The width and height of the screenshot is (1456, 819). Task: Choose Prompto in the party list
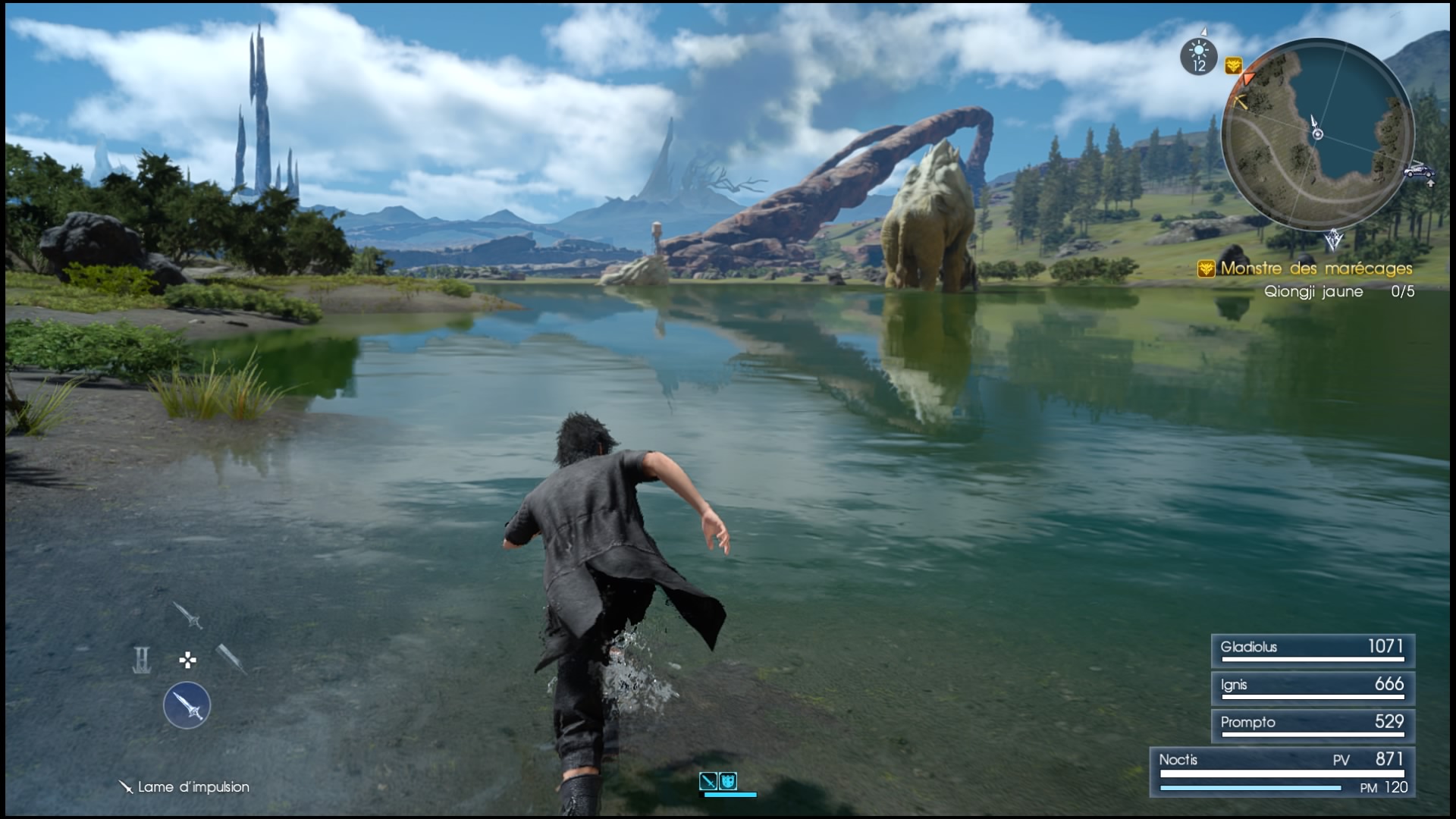[x=1313, y=726]
